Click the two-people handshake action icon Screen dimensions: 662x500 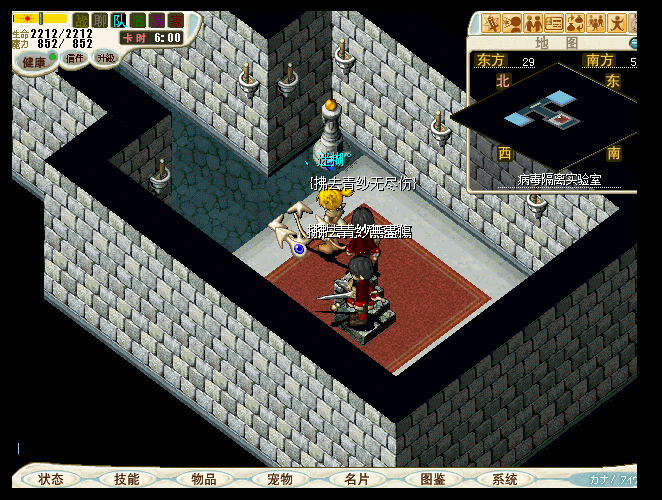pyautogui.click(x=533, y=23)
